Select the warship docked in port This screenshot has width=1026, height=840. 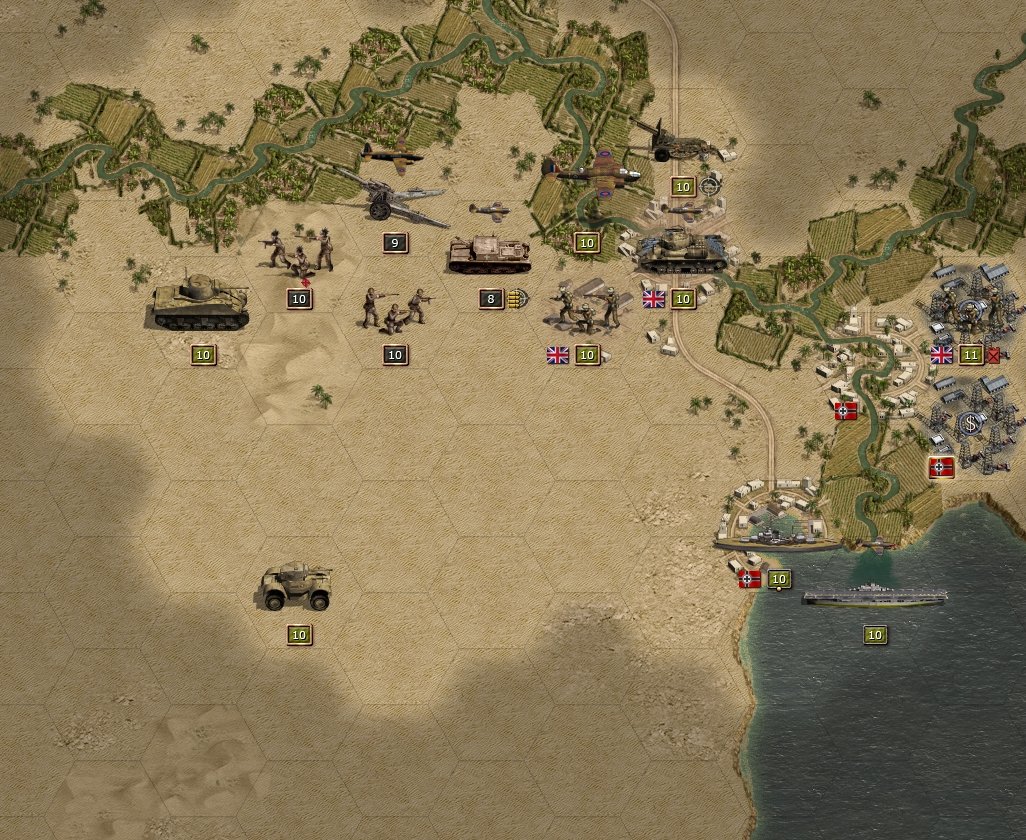[x=776, y=539]
